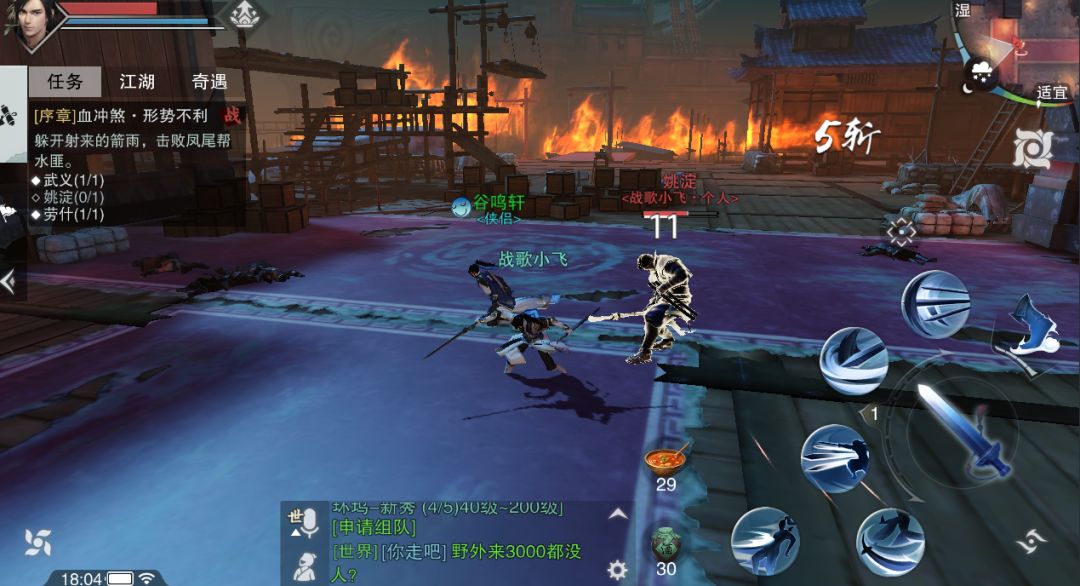The width and height of the screenshot is (1080, 586).
Task: Toggle the target lock reticle icon
Action: (901, 233)
